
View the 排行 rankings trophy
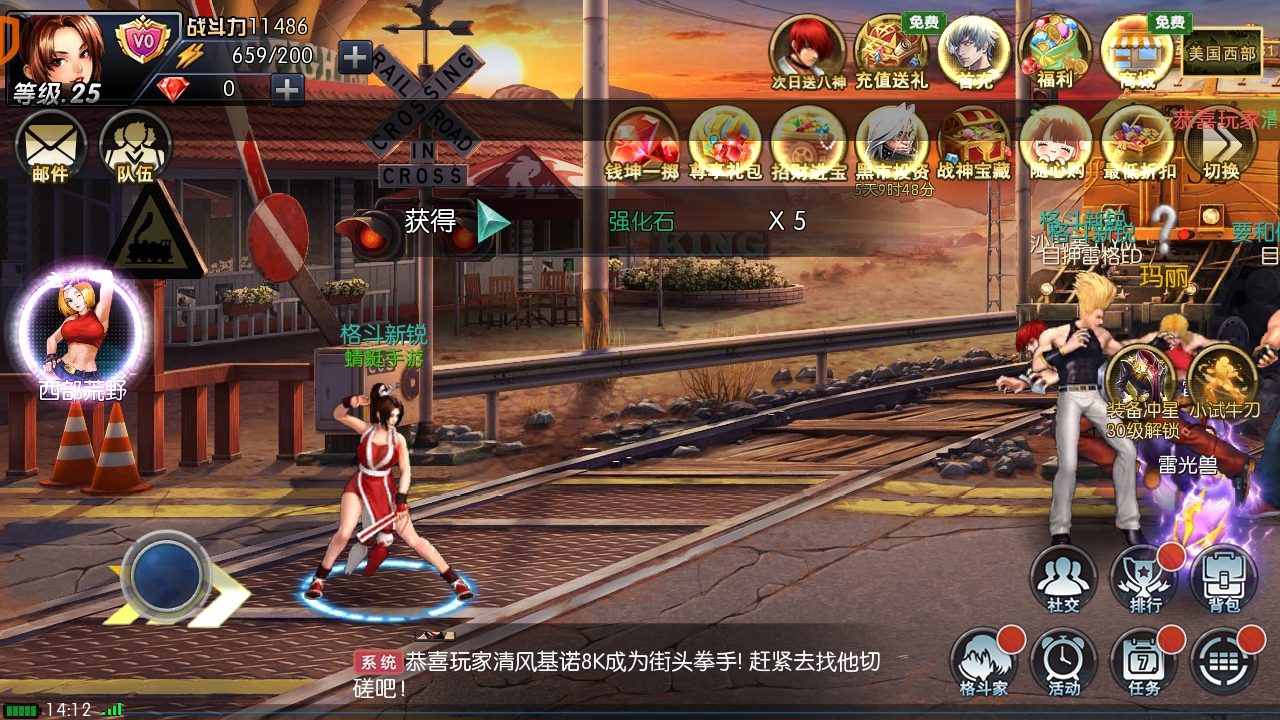[1143, 578]
